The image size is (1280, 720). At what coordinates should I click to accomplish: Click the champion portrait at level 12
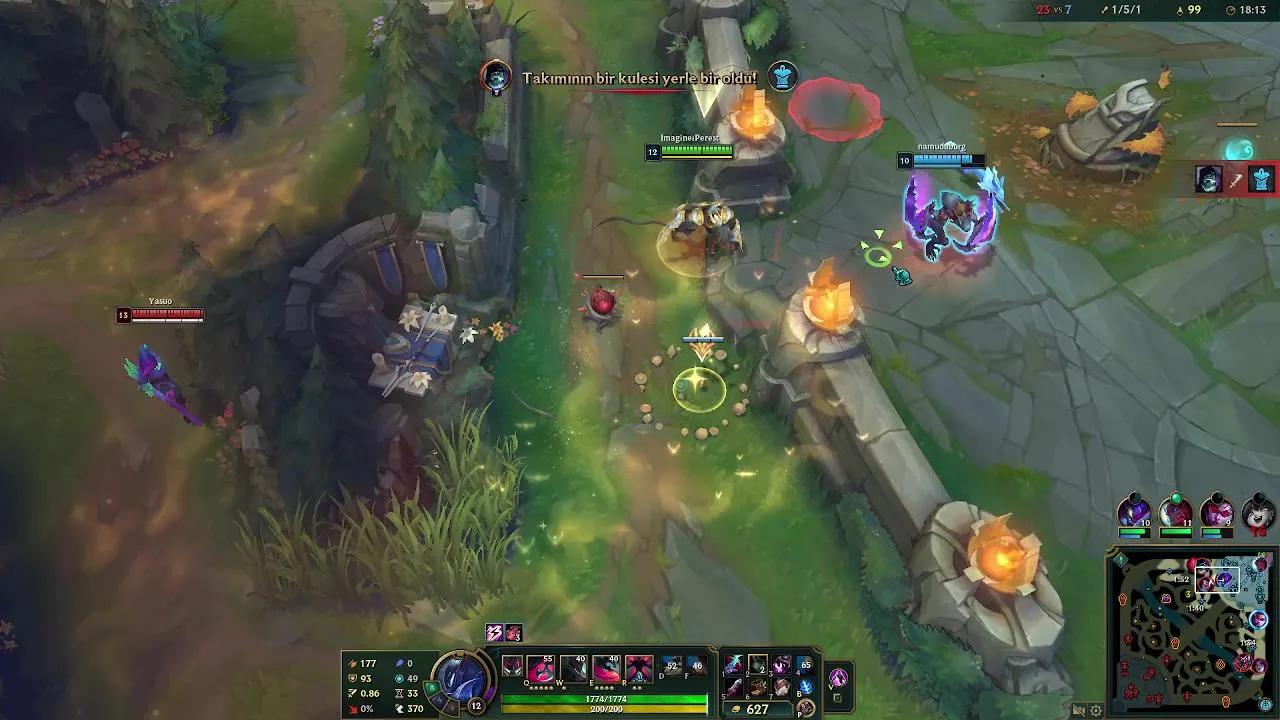[460, 680]
